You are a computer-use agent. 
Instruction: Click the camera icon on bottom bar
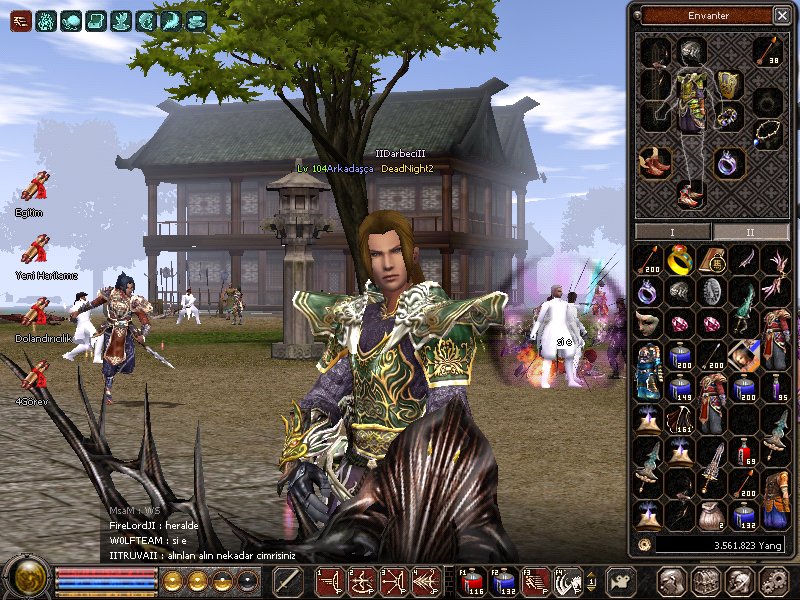pos(623,581)
